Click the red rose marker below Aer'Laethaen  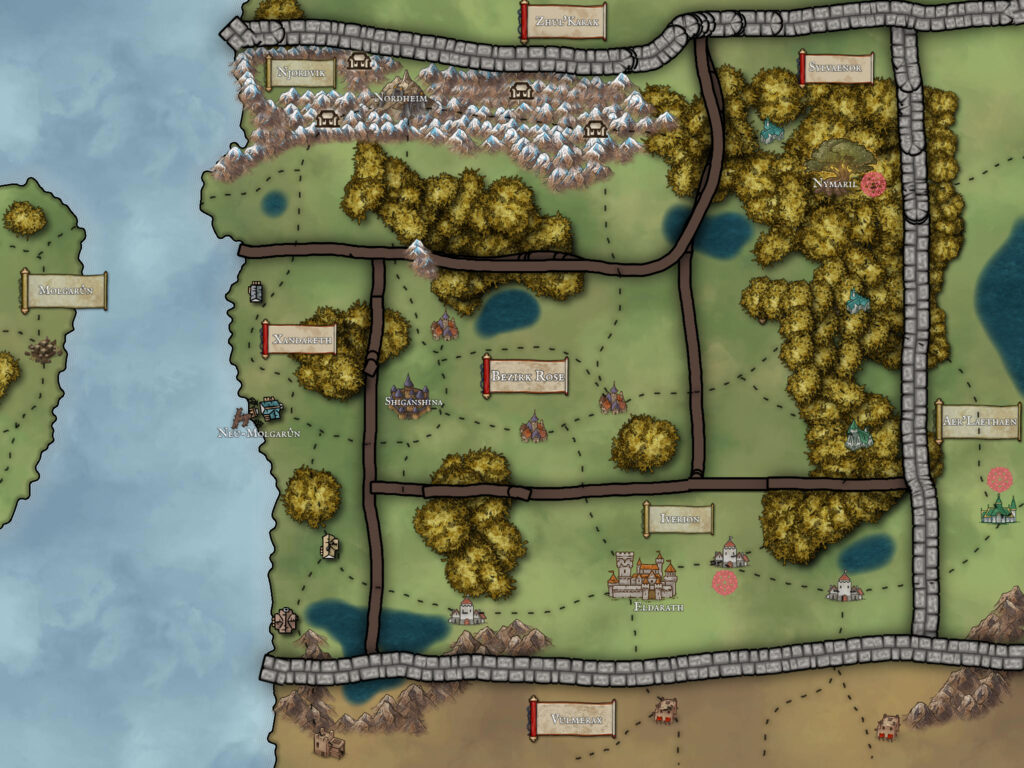pos(999,479)
